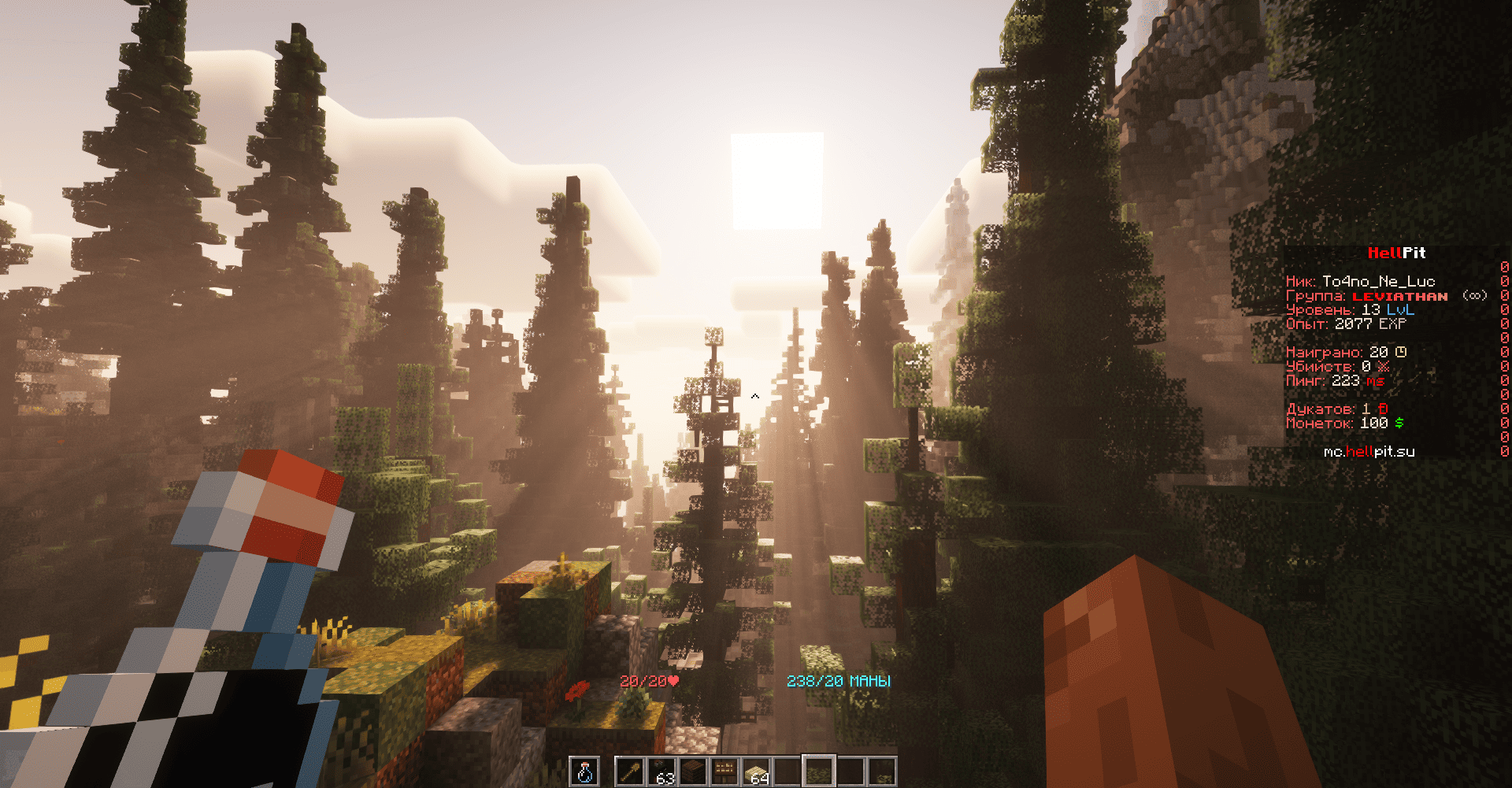
Task: Select the hotbar stack of 63 blocks
Action: coord(661,771)
